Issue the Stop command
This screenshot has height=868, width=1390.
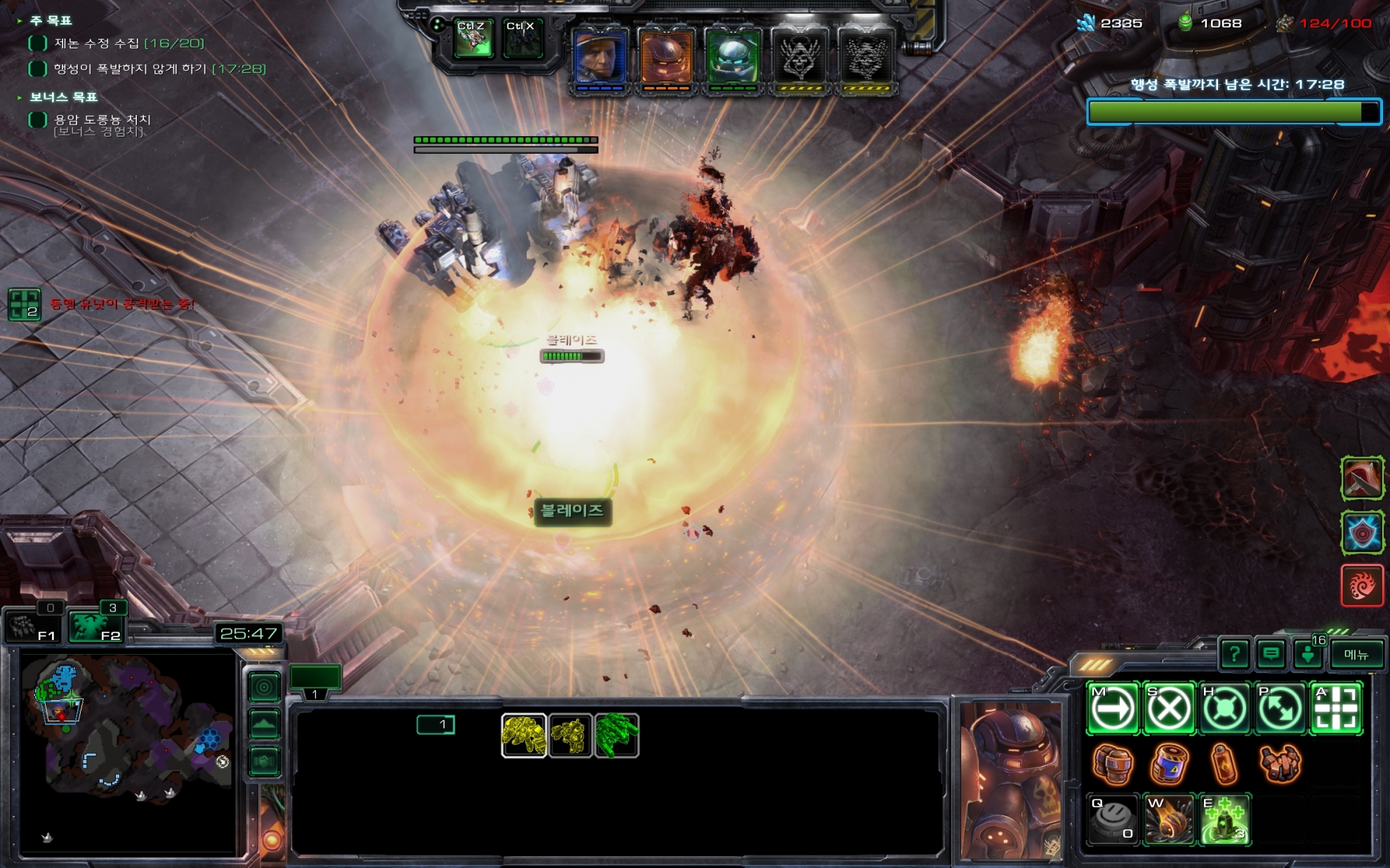coord(1169,709)
